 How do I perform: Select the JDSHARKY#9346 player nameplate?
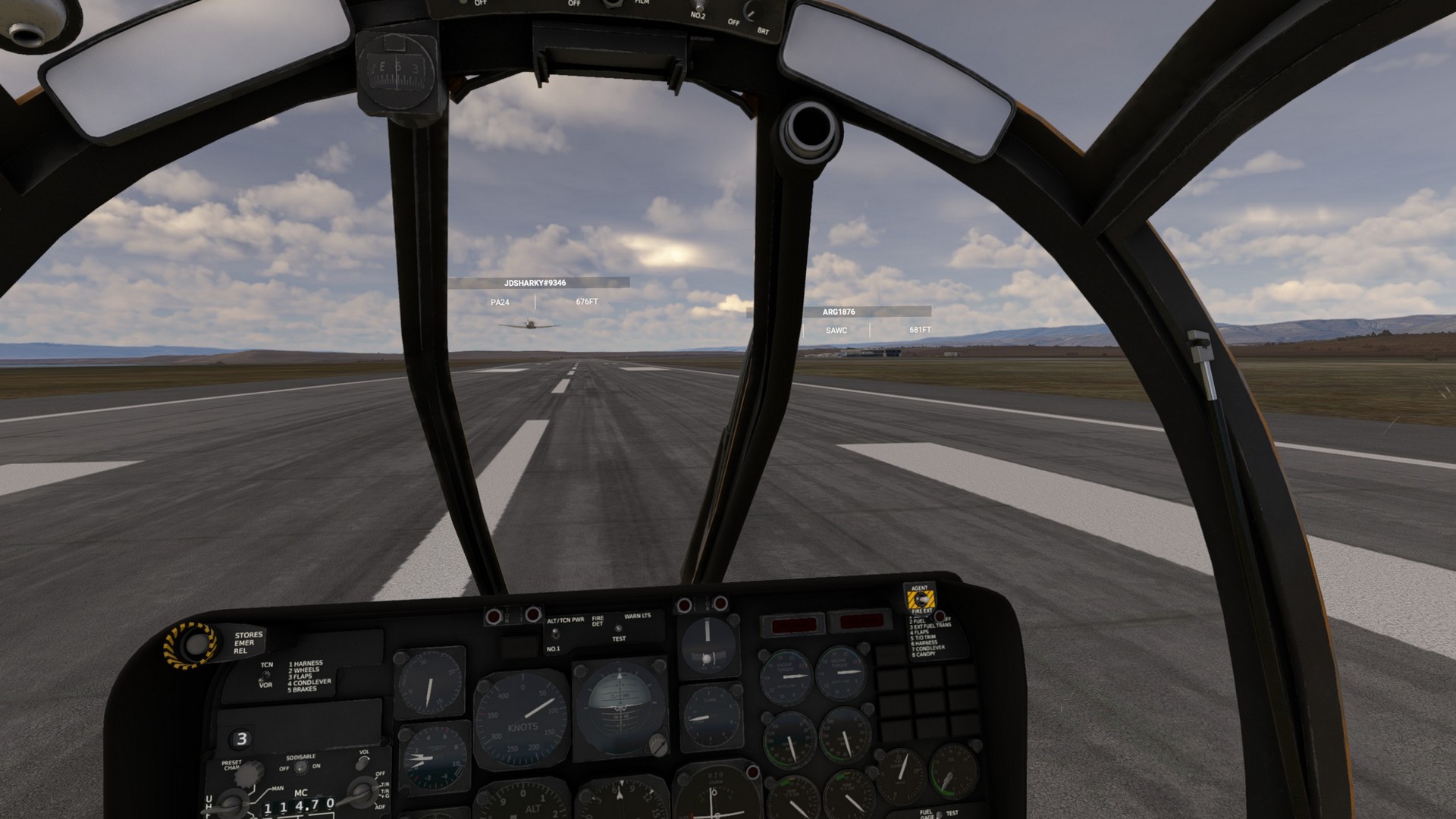pos(535,283)
